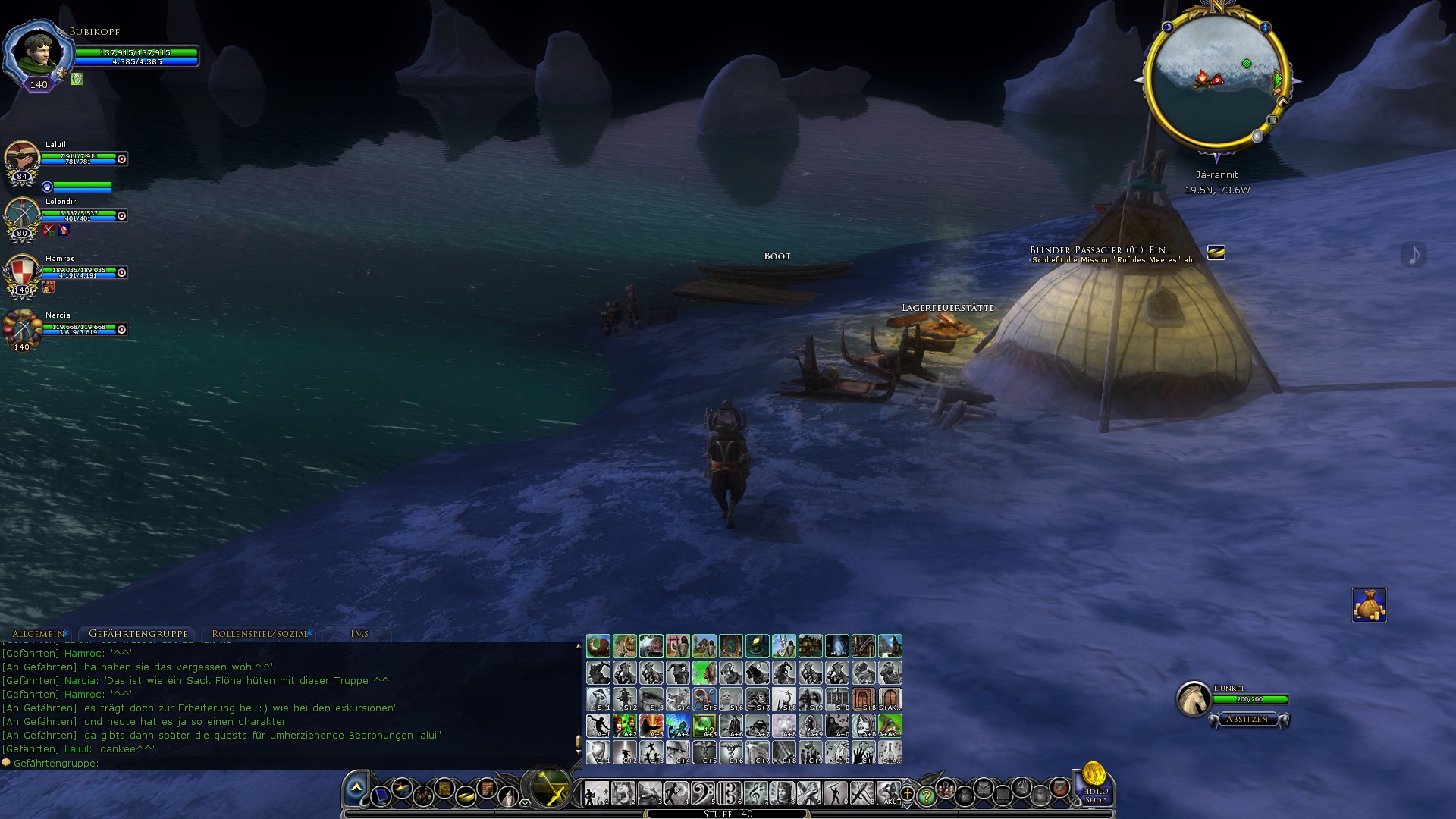Image resolution: width=1456 pixels, height=819 pixels.
Task: Open the Rollenspiel/Sozial chat tab
Action: (x=262, y=634)
